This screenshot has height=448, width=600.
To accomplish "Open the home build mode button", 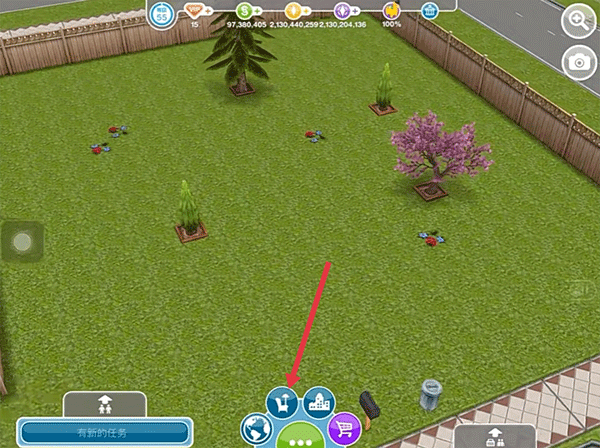I will [x=283, y=403].
